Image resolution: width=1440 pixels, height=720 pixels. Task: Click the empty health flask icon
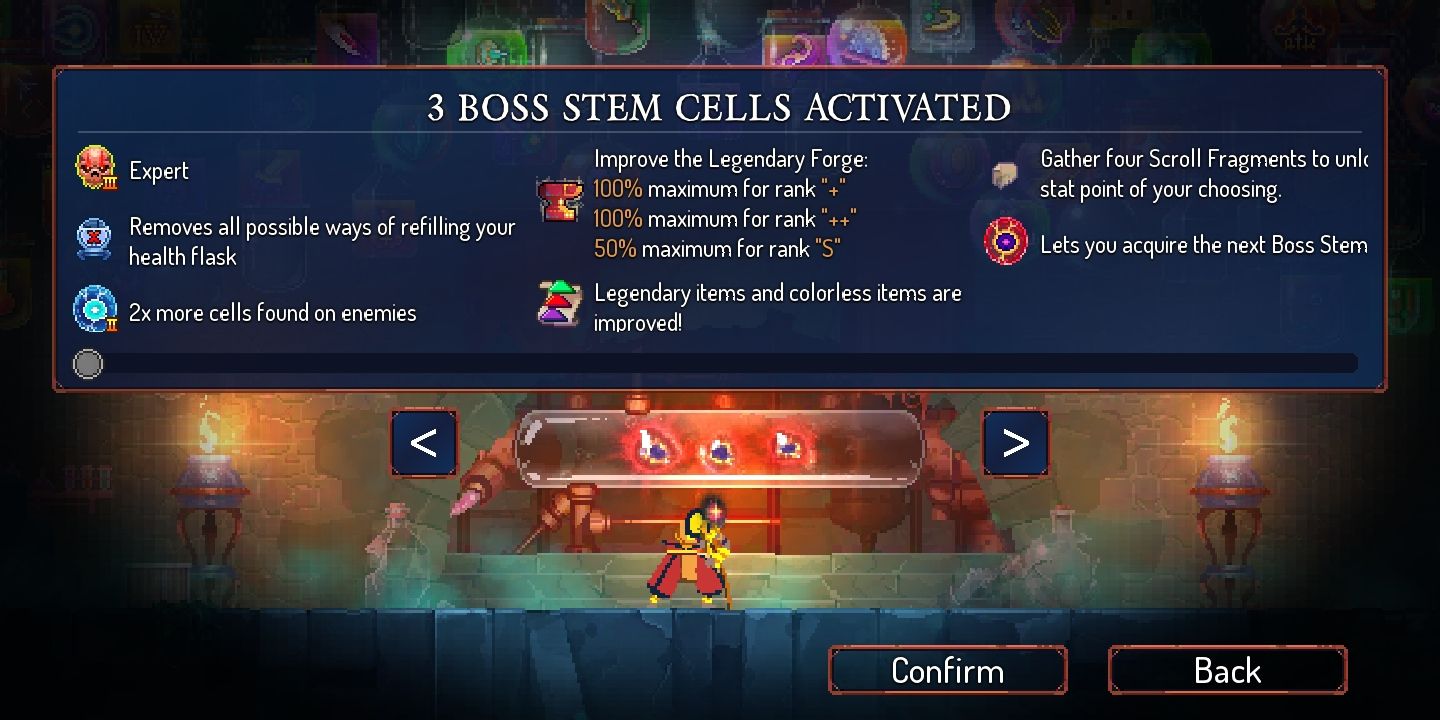[x=95, y=237]
